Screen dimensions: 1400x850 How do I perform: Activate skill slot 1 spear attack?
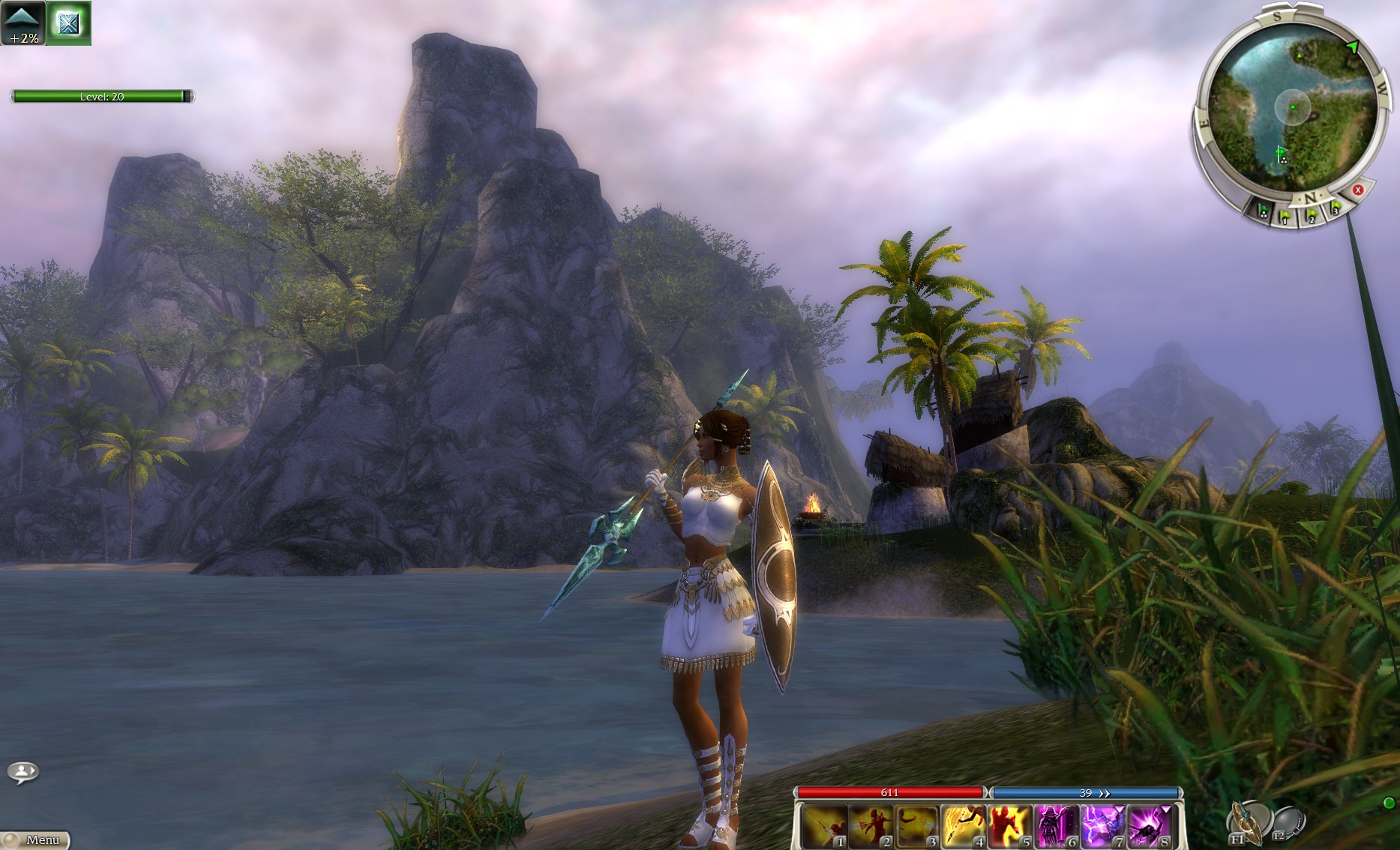(824, 826)
